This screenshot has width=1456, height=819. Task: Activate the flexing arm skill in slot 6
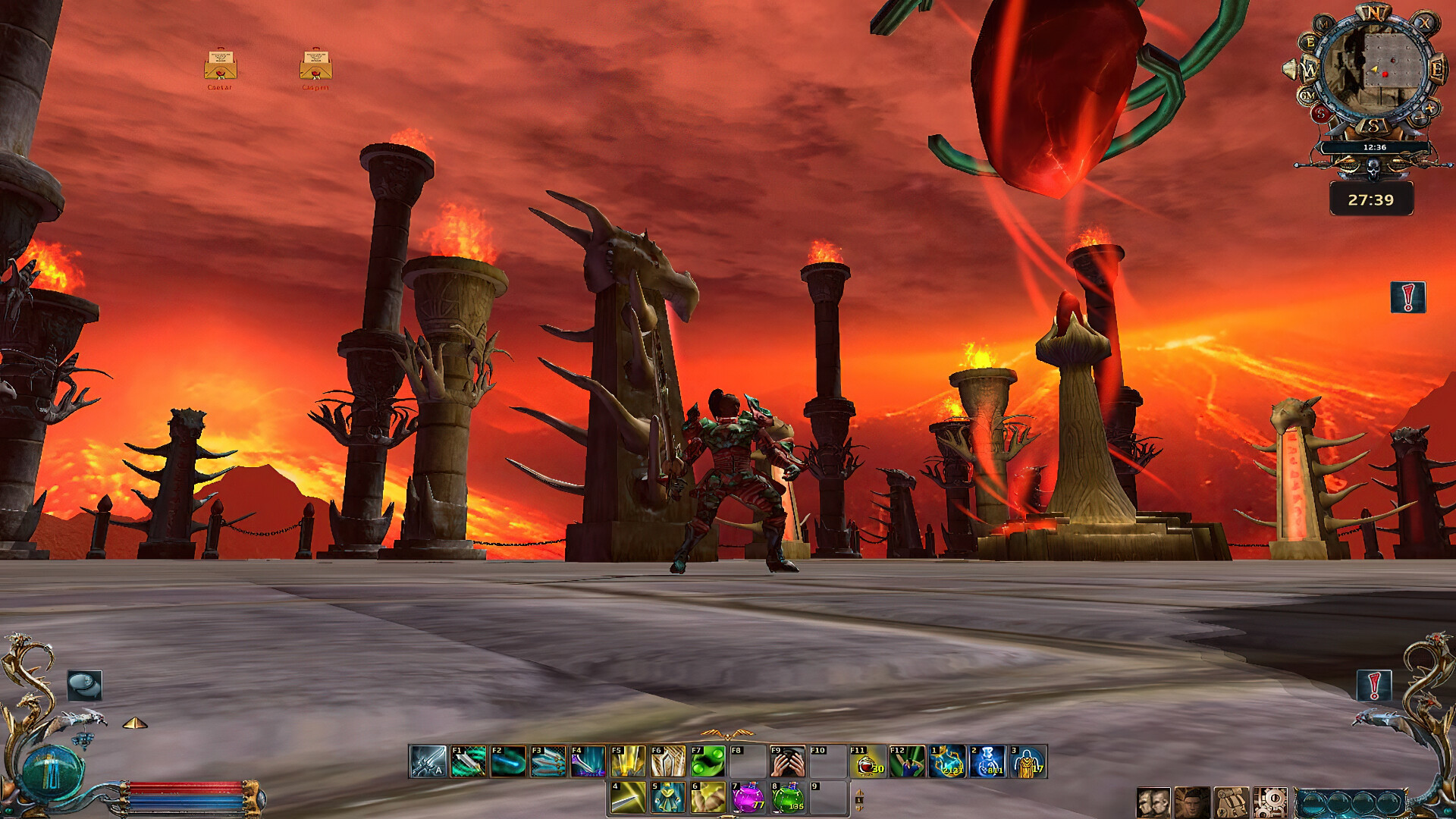pyautogui.click(x=708, y=798)
